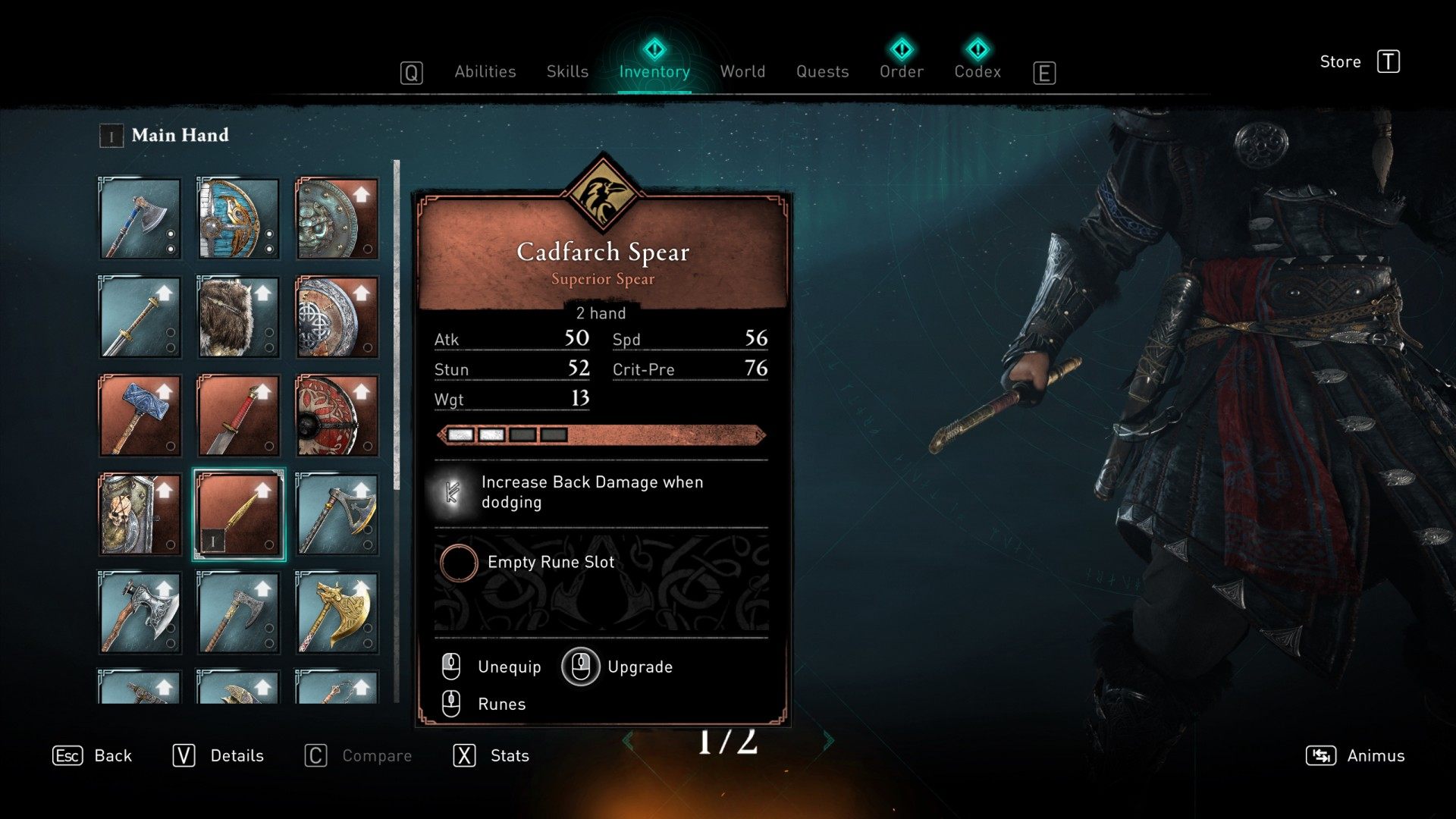
Task: Pick the blue-headed hammer slot
Action: pyautogui.click(x=140, y=416)
